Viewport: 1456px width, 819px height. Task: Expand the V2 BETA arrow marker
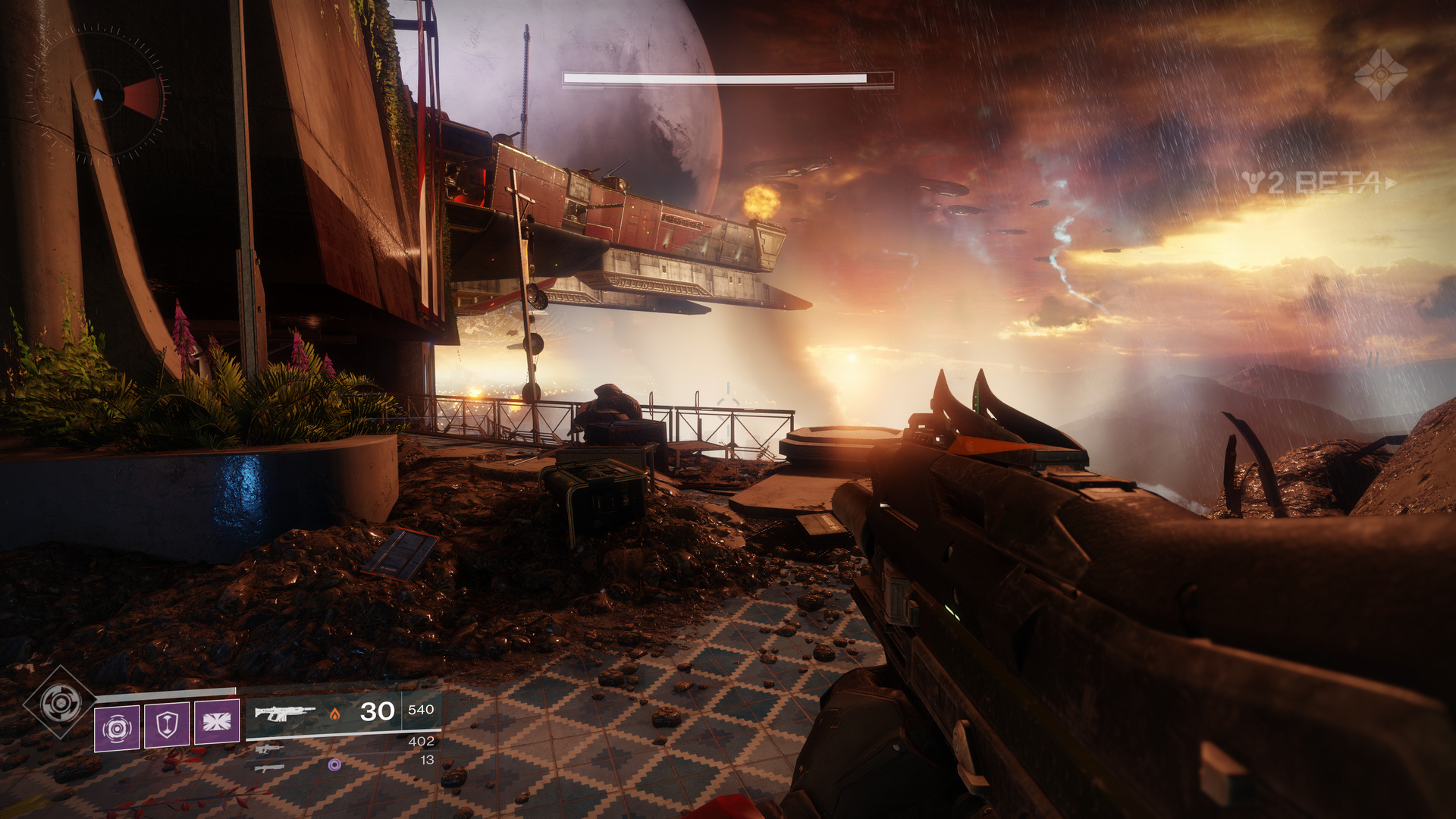1389,182
